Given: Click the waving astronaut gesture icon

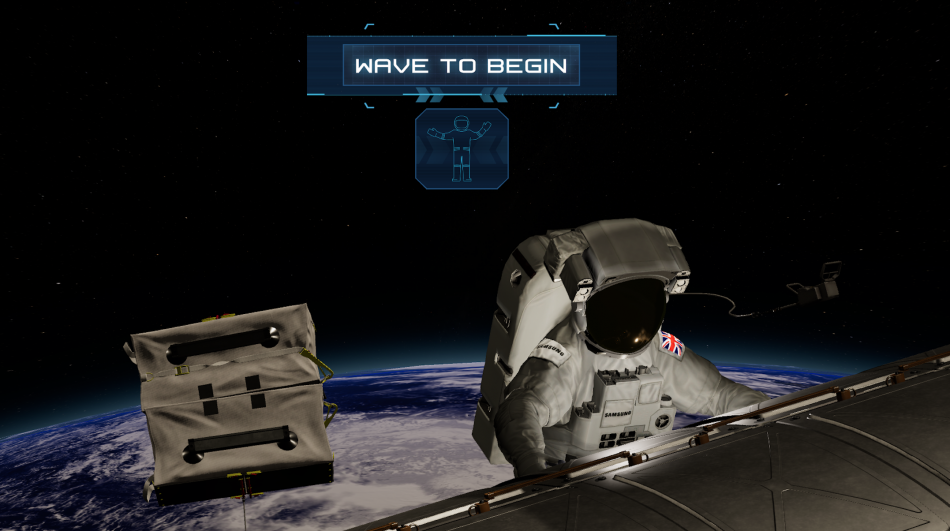Looking at the screenshot, I should point(461,148).
